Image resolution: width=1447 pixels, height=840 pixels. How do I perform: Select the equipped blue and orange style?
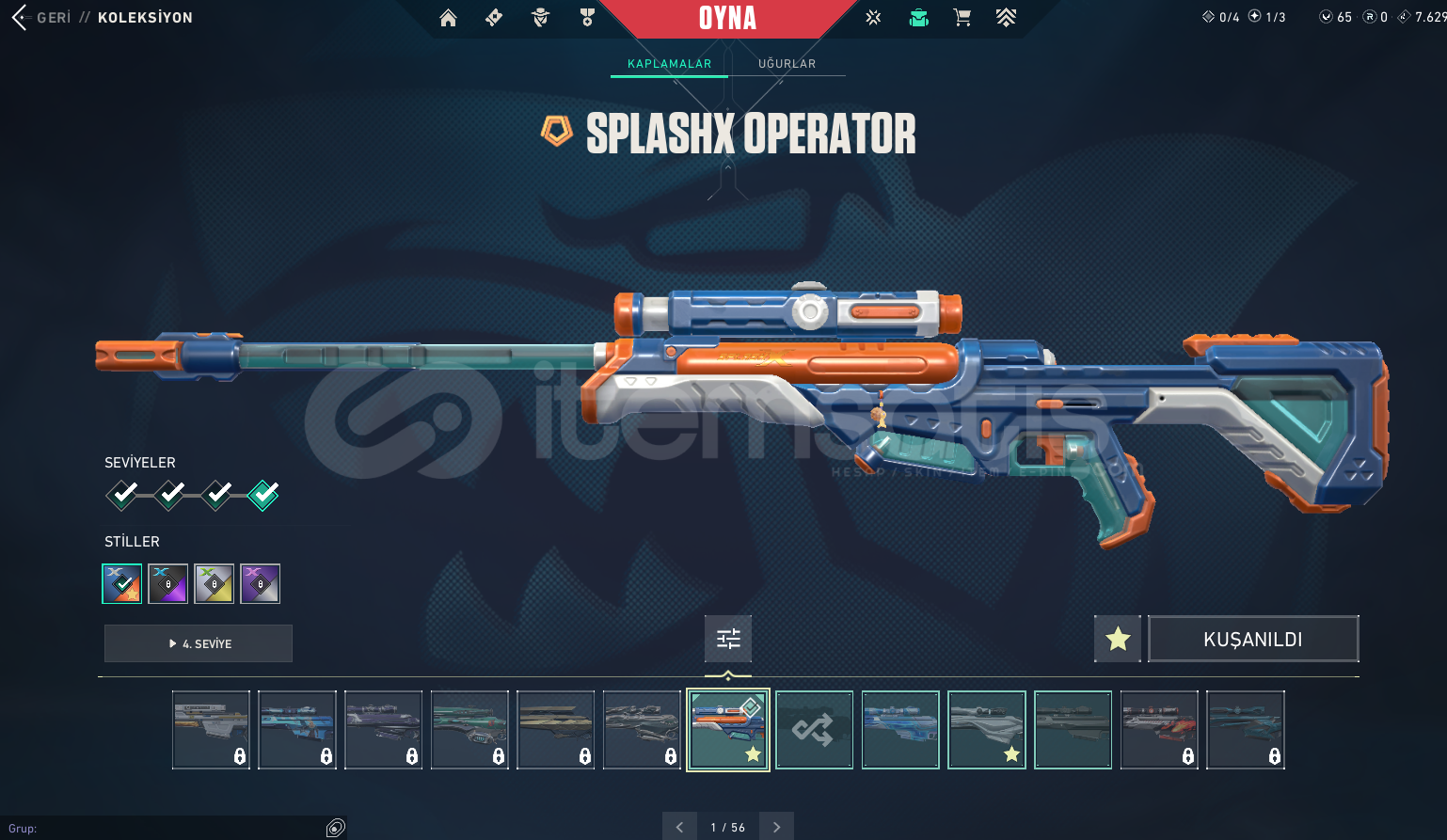tap(122, 583)
